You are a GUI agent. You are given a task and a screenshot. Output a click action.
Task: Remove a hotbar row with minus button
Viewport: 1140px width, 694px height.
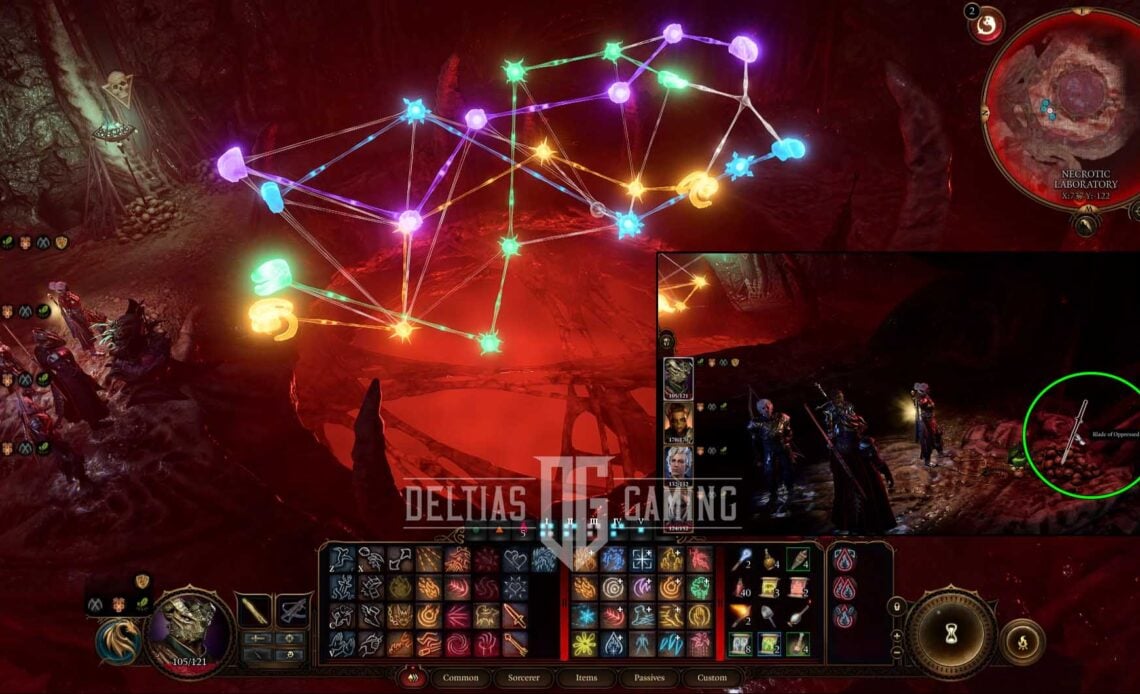[x=895, y=654]
